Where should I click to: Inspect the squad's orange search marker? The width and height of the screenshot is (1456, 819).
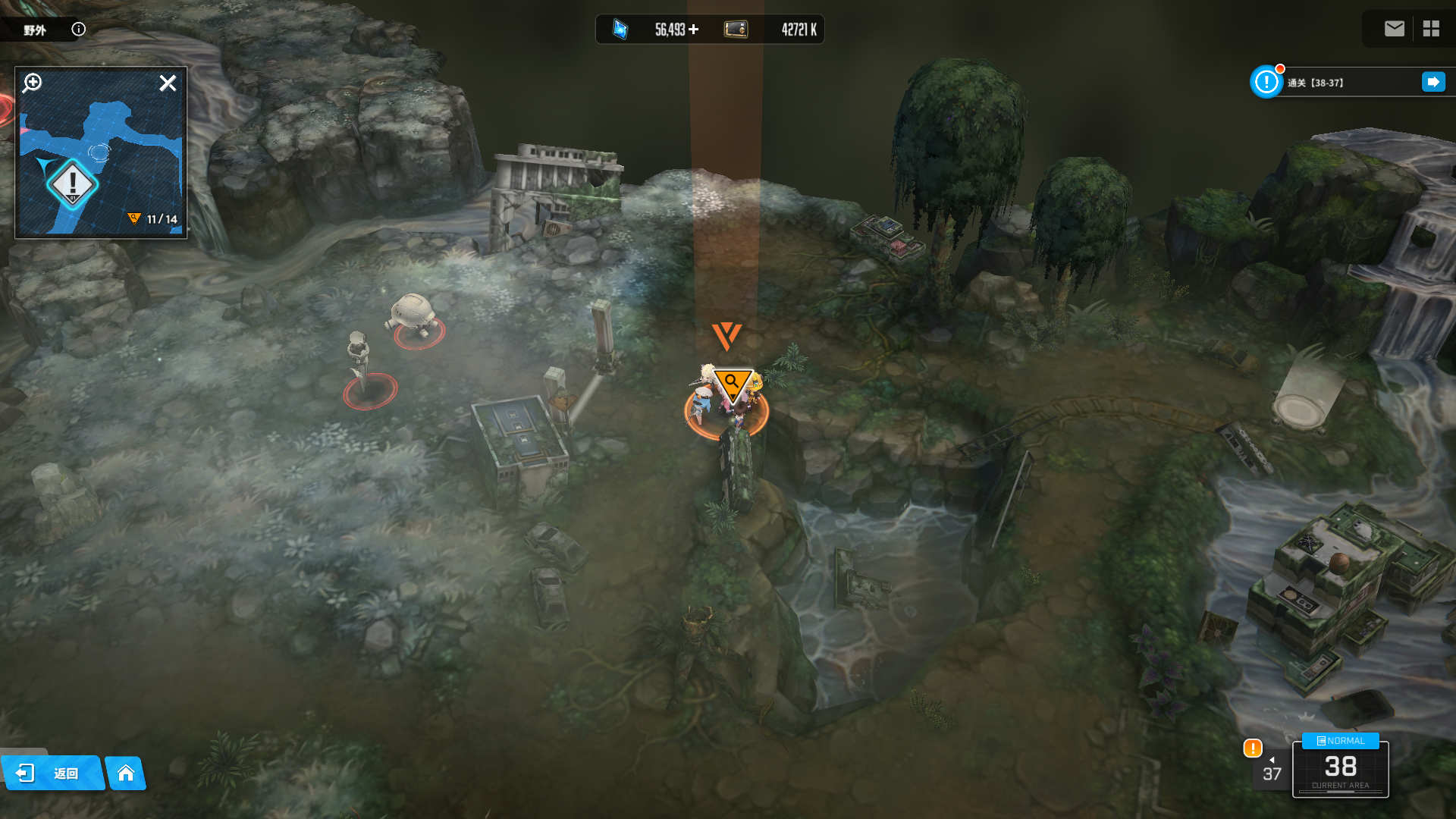[732, 383]
